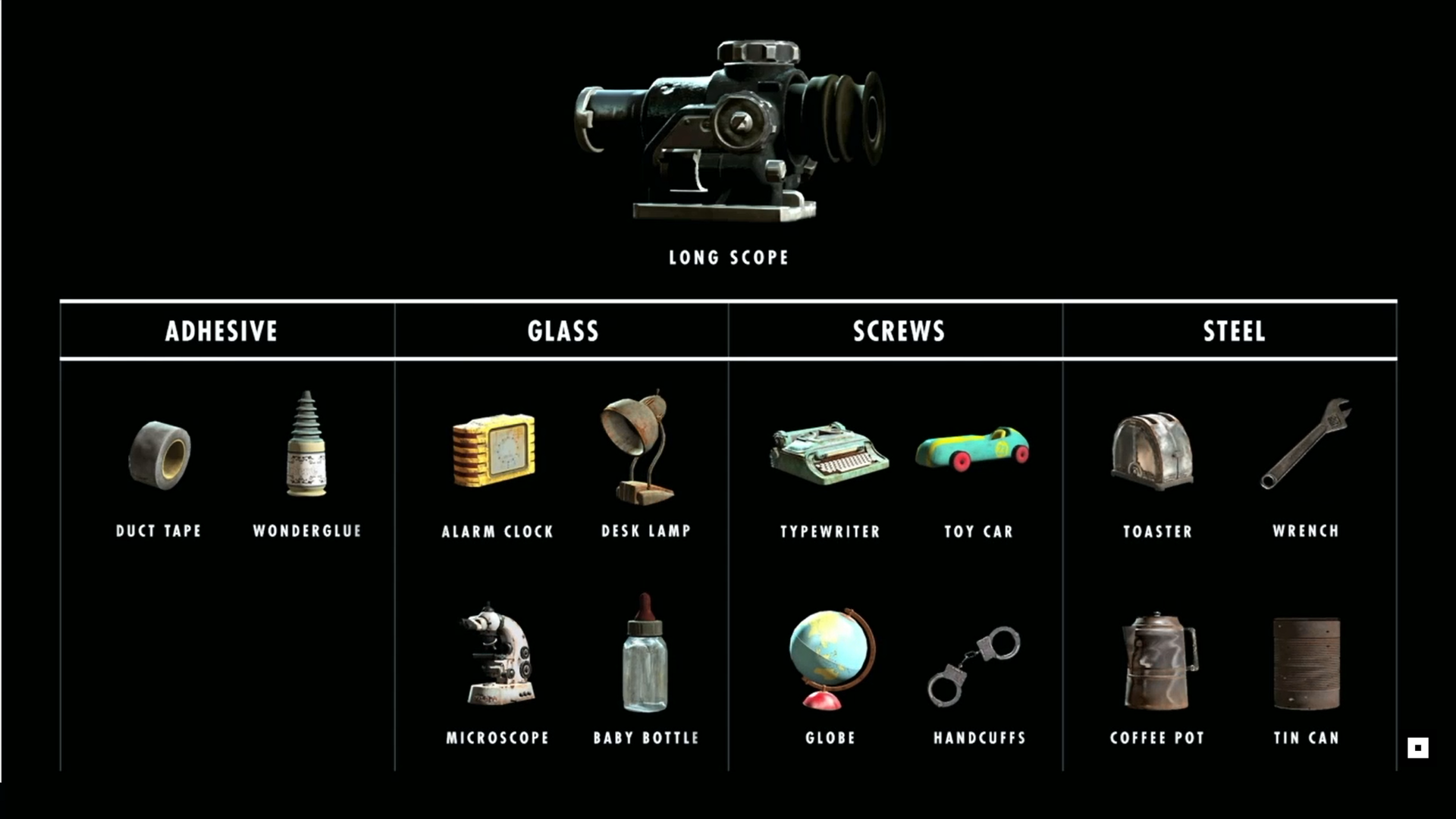This screenshot has height=819, width=1456.
Task: Pick the Handcuffs icon
Action: tap(974, 665)
